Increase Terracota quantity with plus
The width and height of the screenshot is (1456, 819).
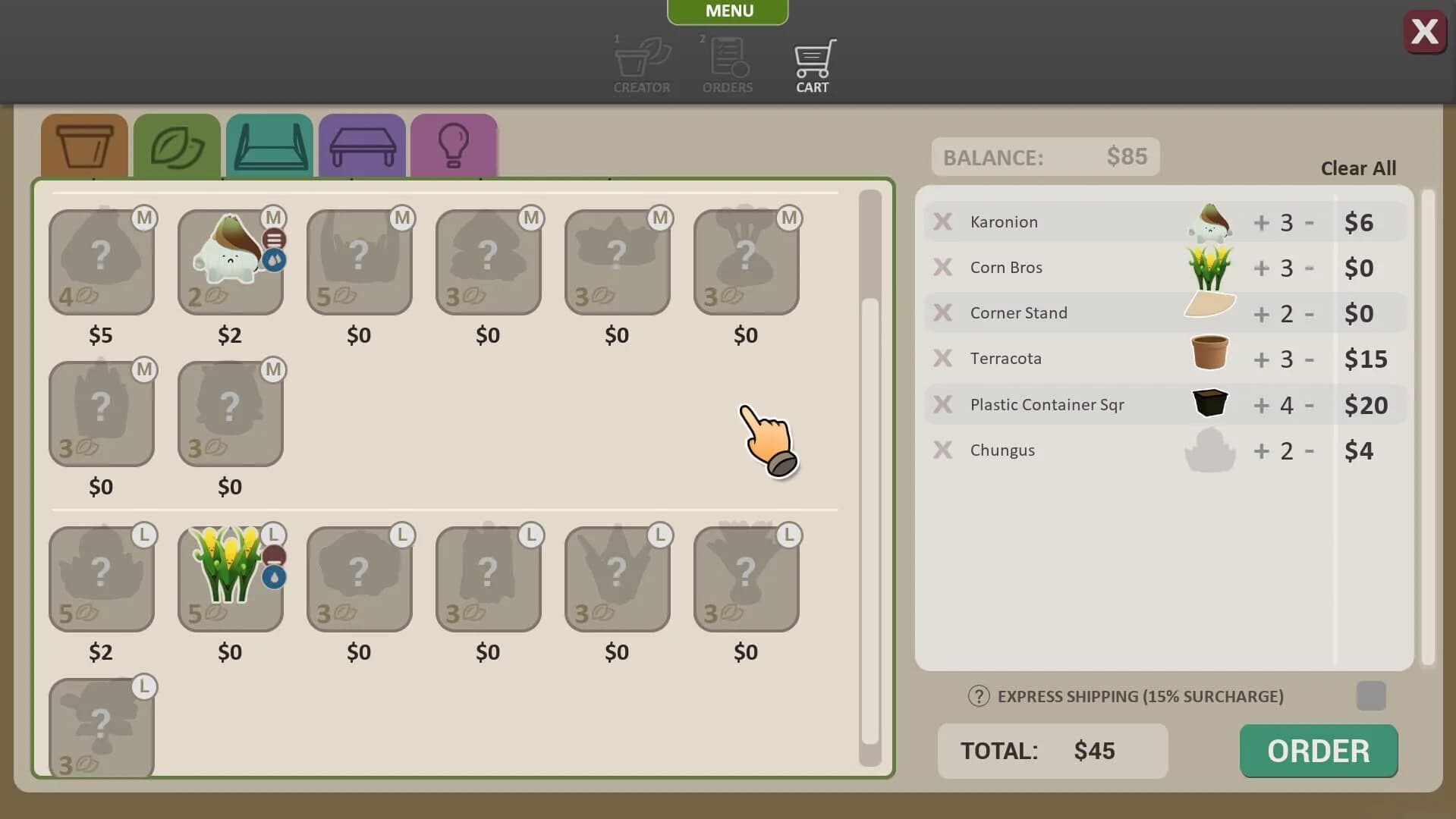[x=1259, y=359]
